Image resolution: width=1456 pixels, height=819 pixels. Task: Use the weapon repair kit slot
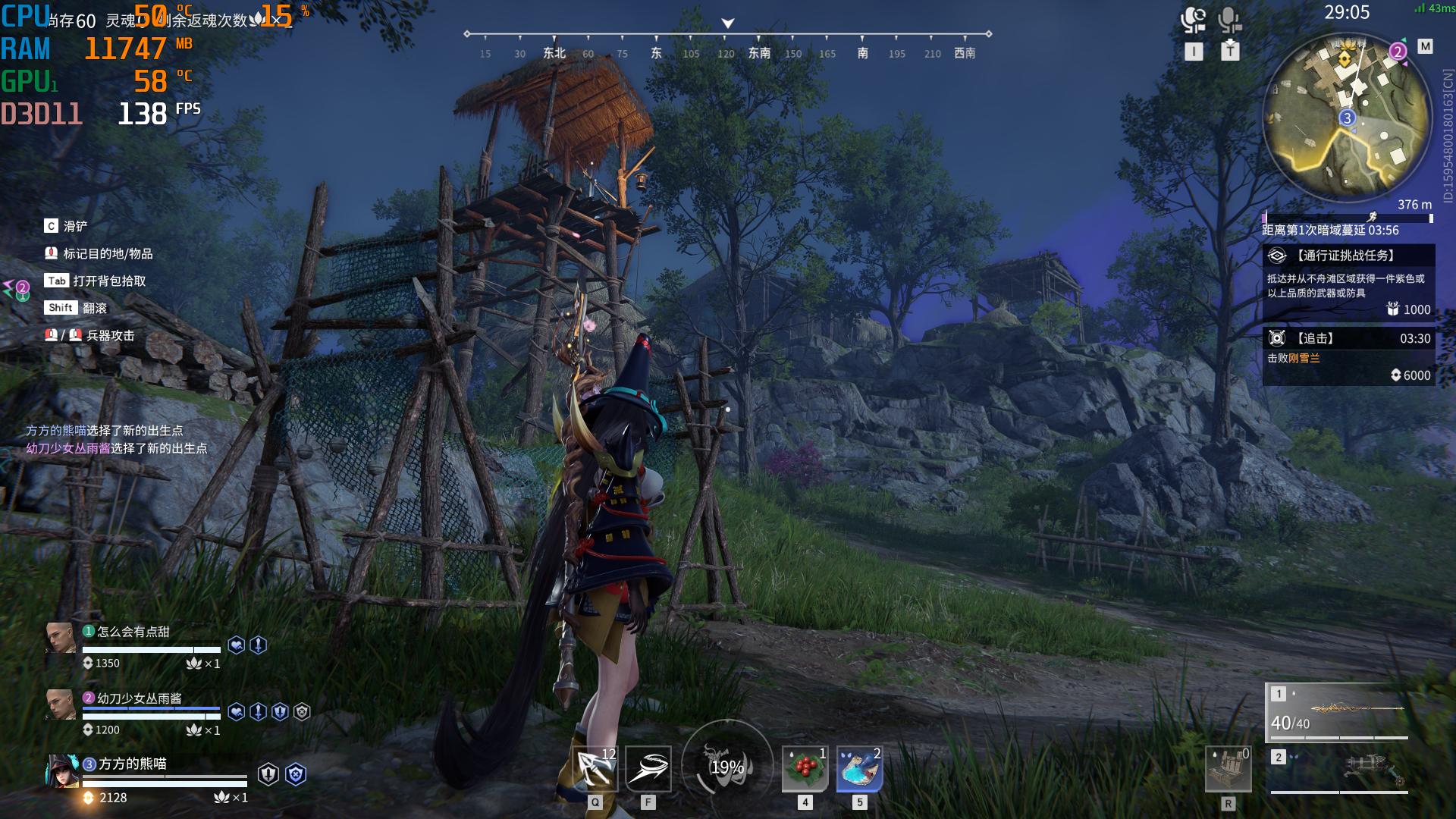pos(1228,769)
